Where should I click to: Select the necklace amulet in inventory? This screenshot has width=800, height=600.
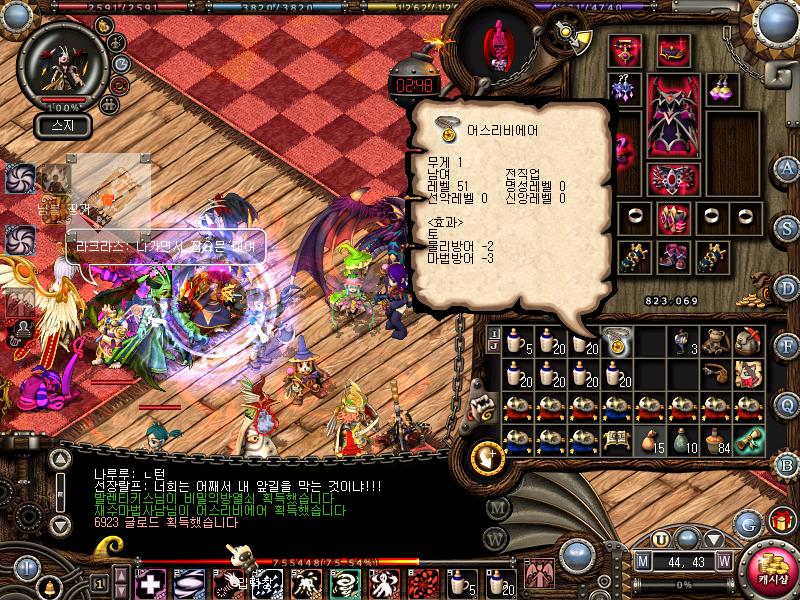tap(617, 342)
